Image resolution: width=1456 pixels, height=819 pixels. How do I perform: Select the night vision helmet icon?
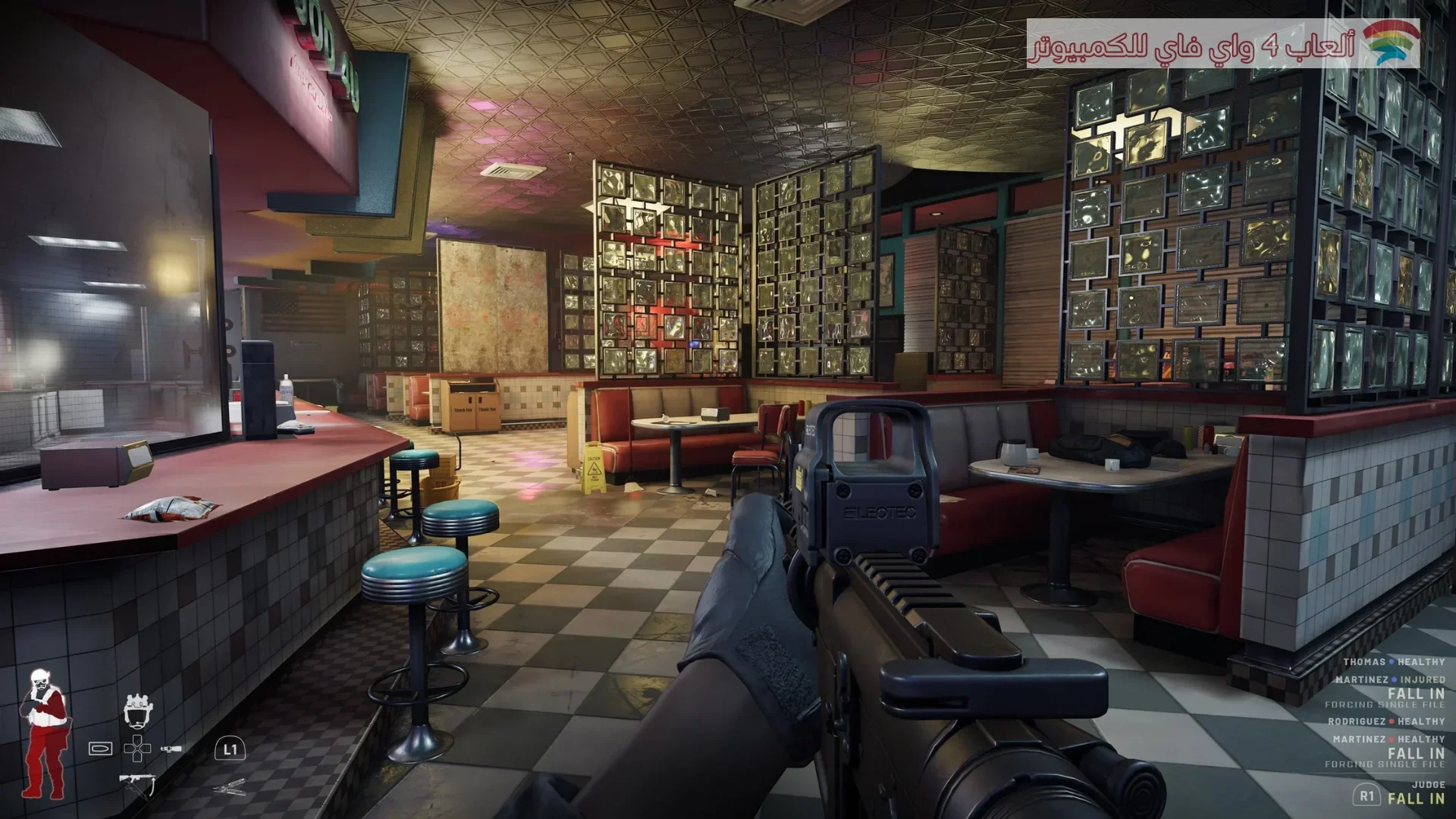coord(139,710)
